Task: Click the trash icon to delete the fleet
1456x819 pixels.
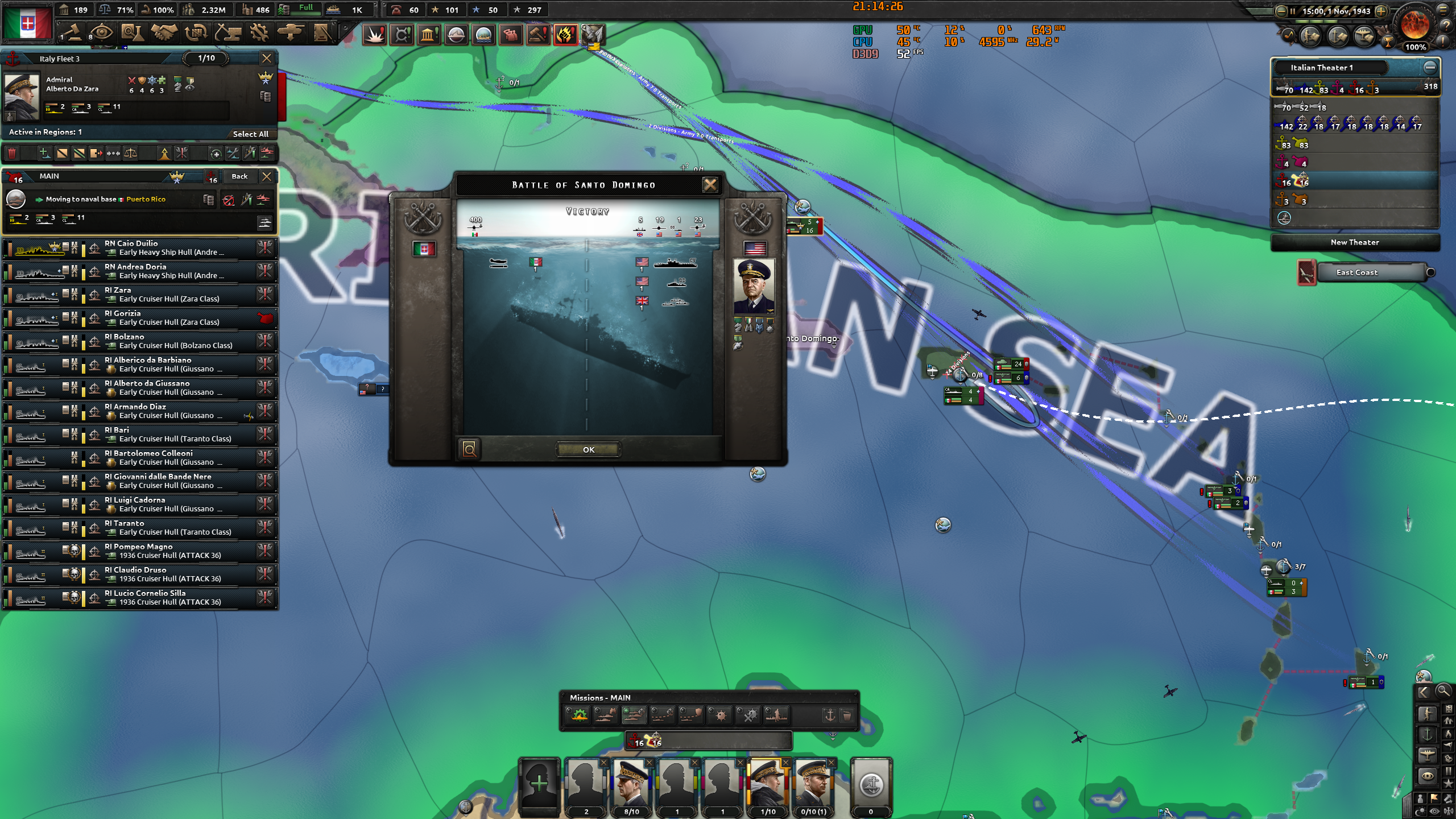Action: pyautogui.click(x=12, y=154)
